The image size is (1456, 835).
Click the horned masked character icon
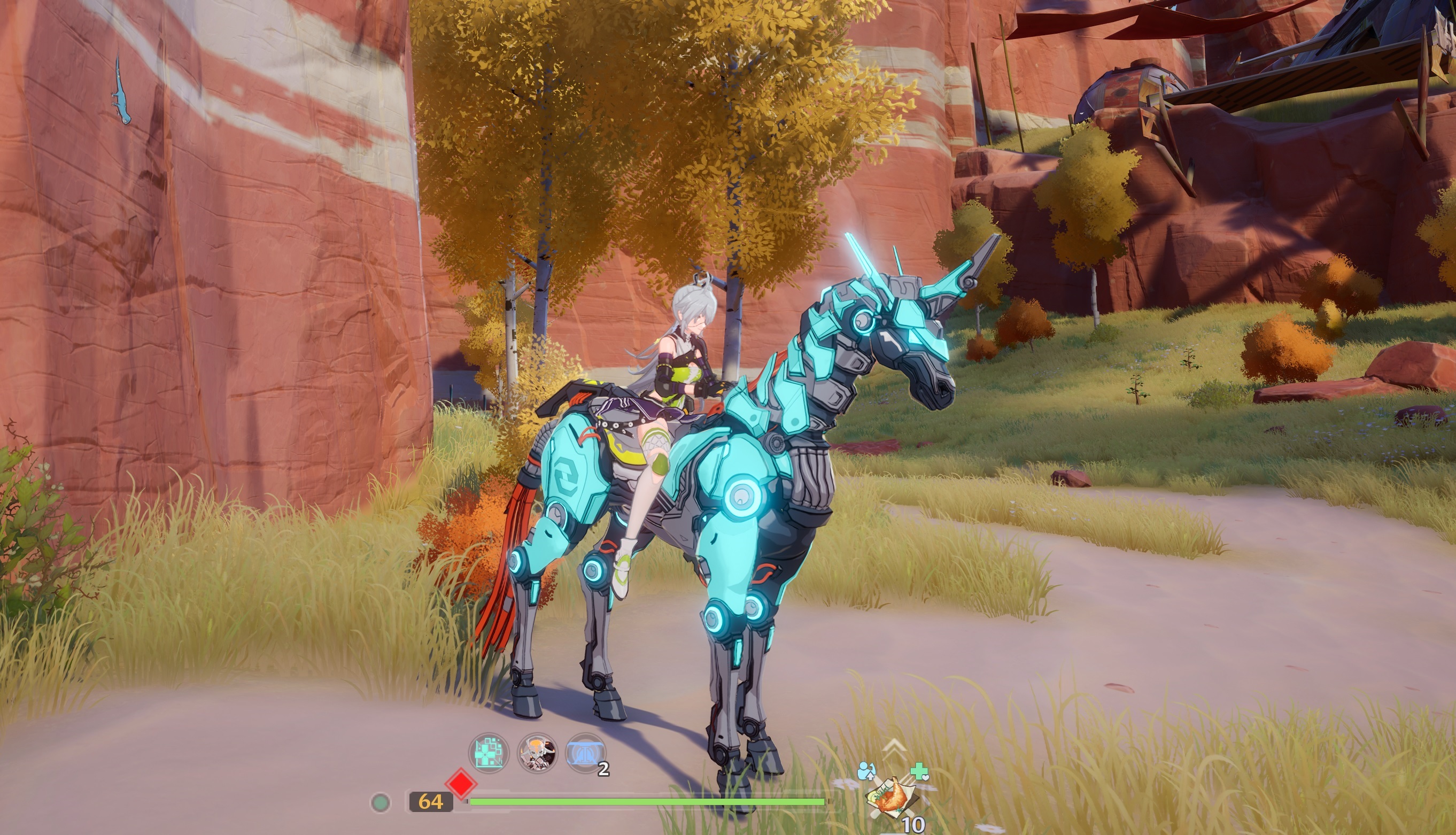point(537,753)
